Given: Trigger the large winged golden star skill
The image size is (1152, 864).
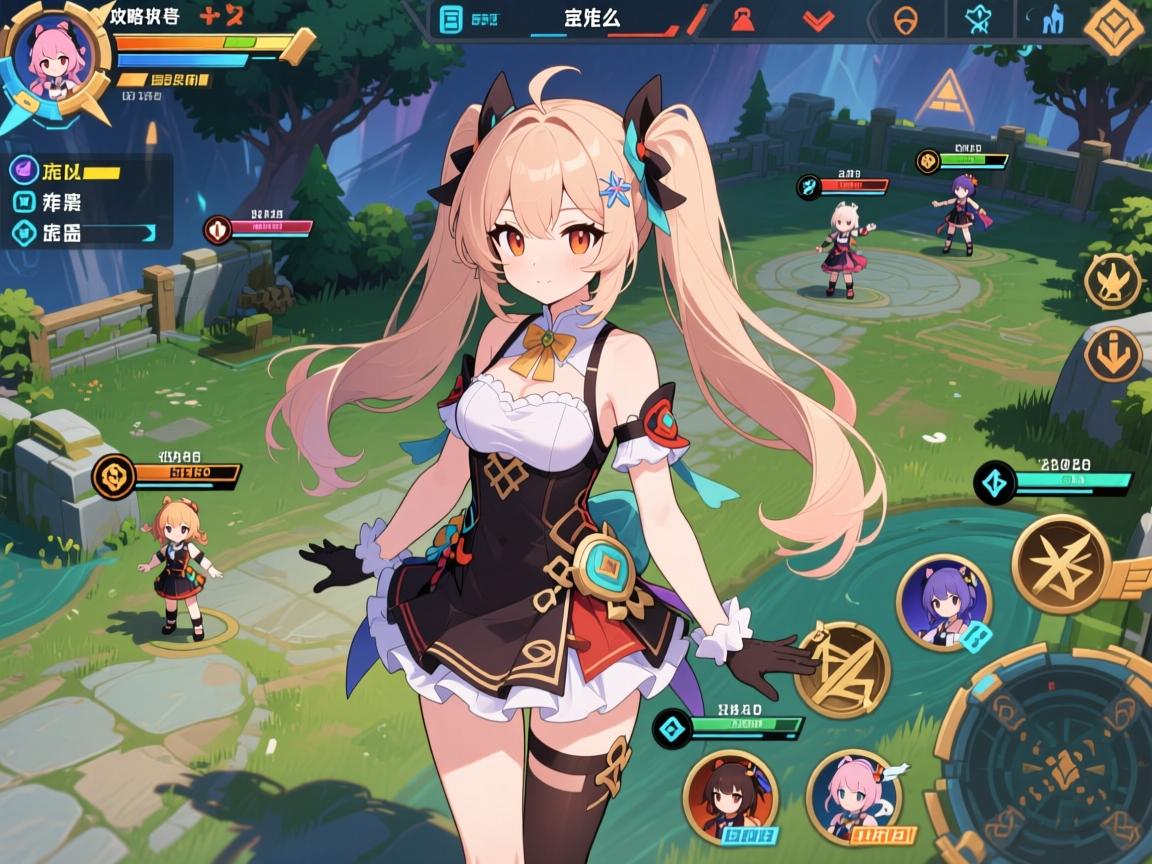Looking at the screenshot, I should pos(1062,565).
